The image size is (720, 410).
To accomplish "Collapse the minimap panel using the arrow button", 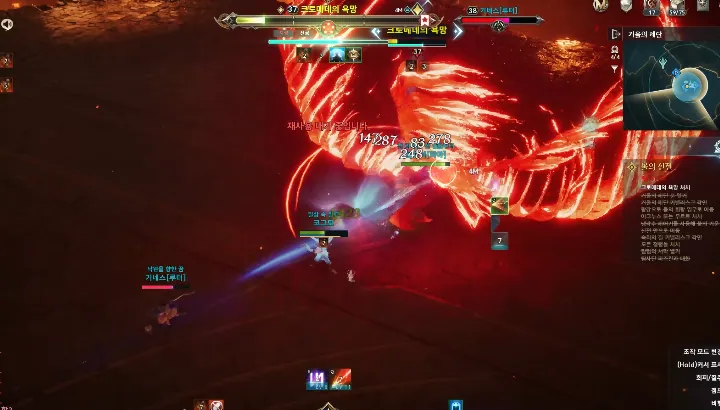I will point(617,33).
